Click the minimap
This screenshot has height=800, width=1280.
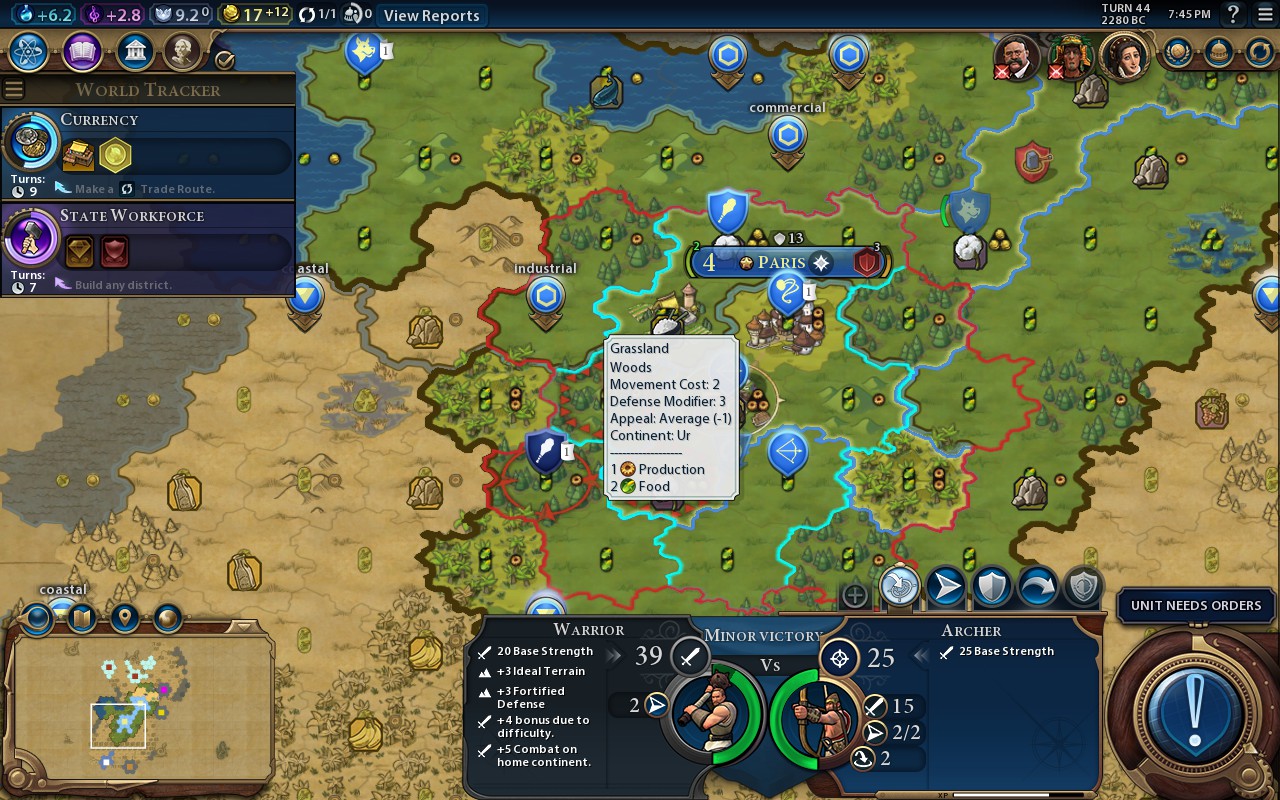tap(142, 707)
